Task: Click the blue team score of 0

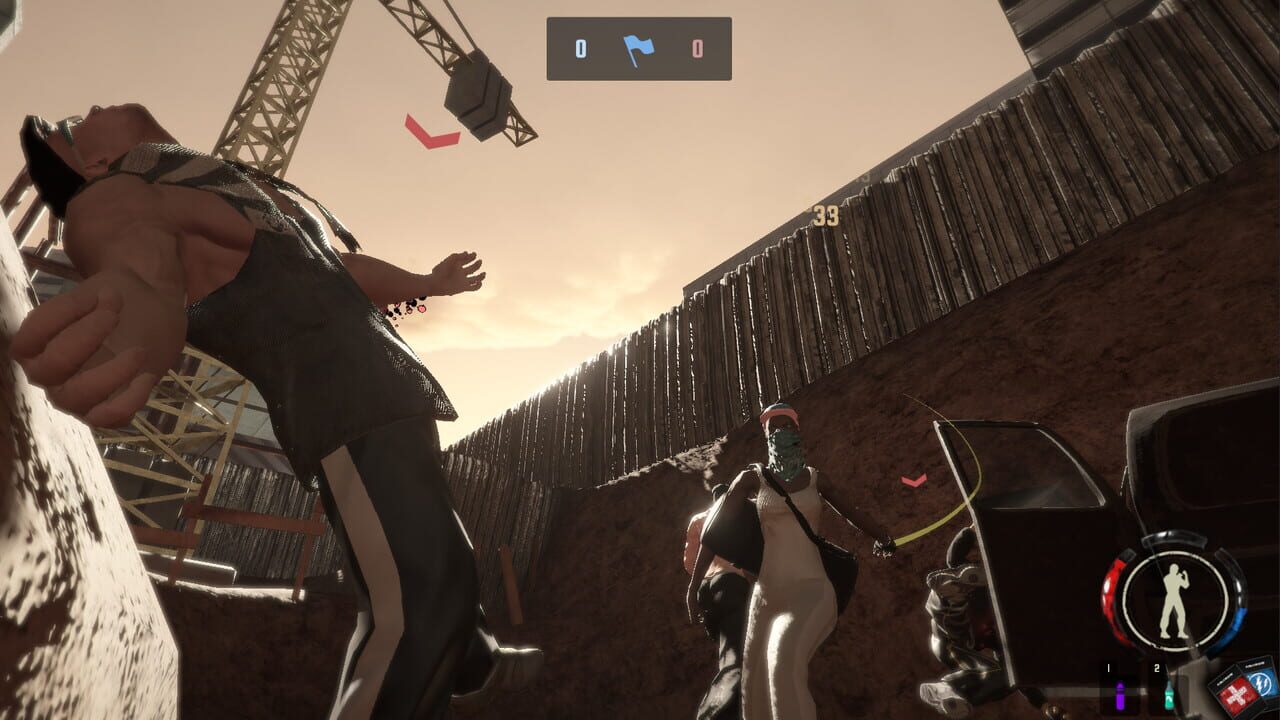Action: pyautogui.click(x=581, y=49)
